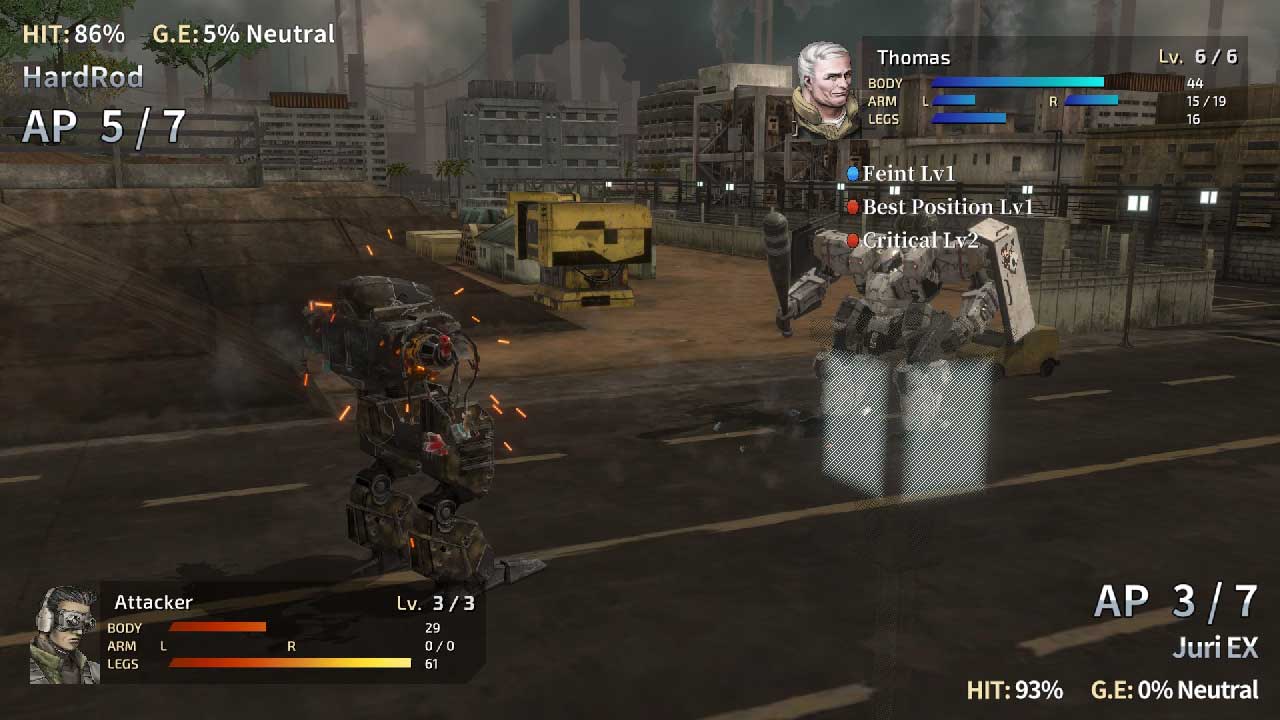1280x720 pixels.
Task: Click the Attacker pilot portrait
Action: point(65,635)
